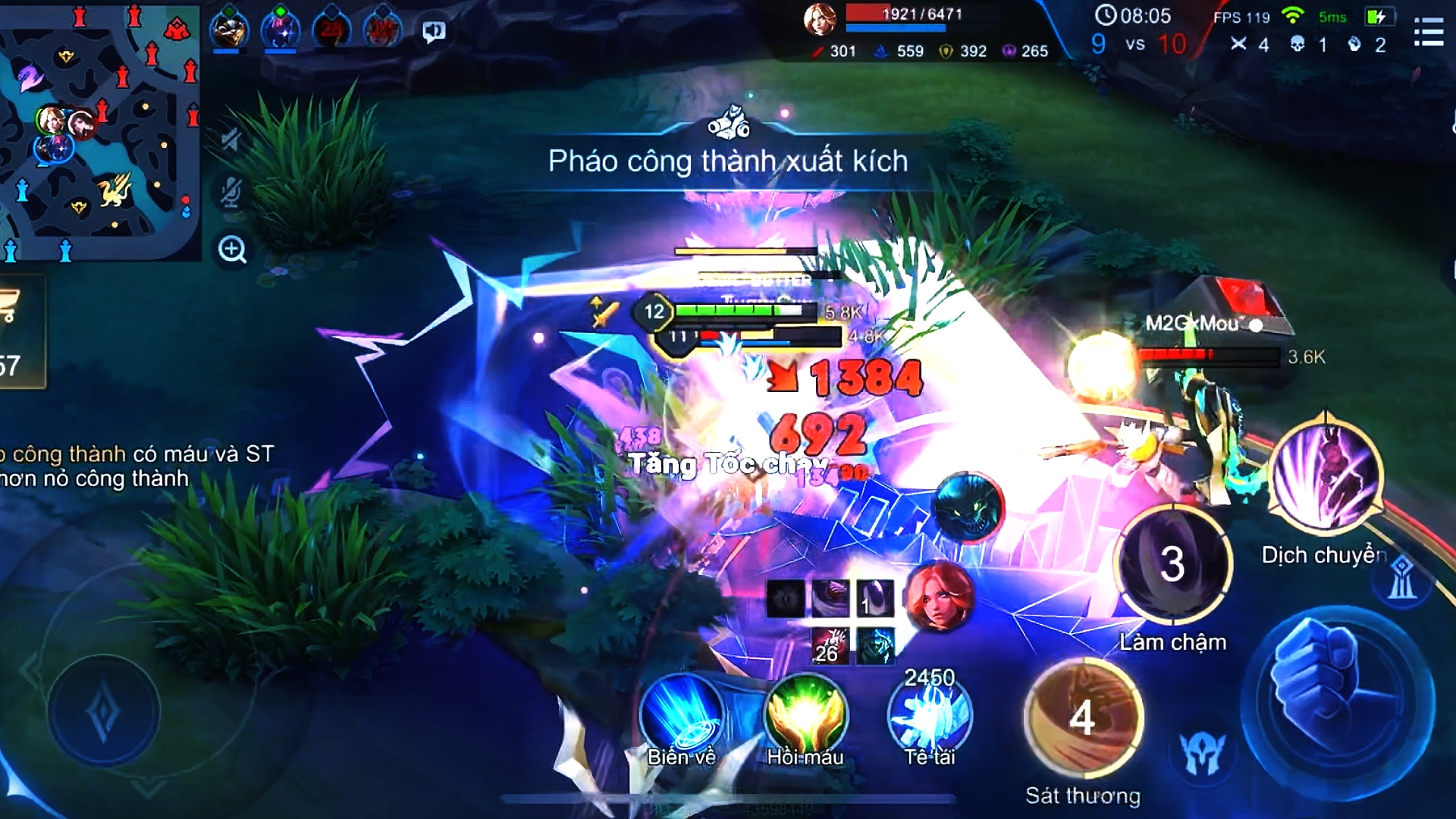Open the minimap
Viewport: 1456px width, 819px height.
point(99,130)
